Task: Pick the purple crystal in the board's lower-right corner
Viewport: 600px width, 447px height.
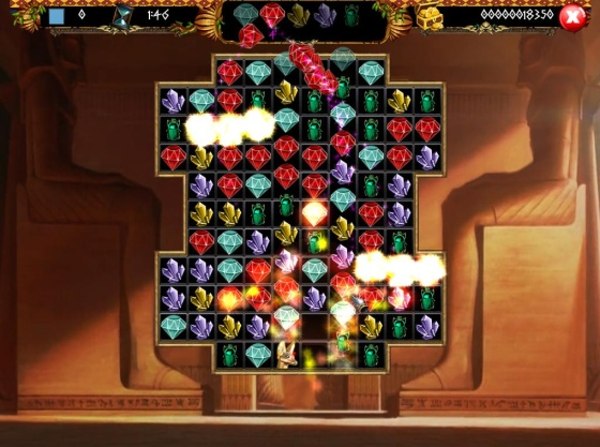Action: coord(428,326)
